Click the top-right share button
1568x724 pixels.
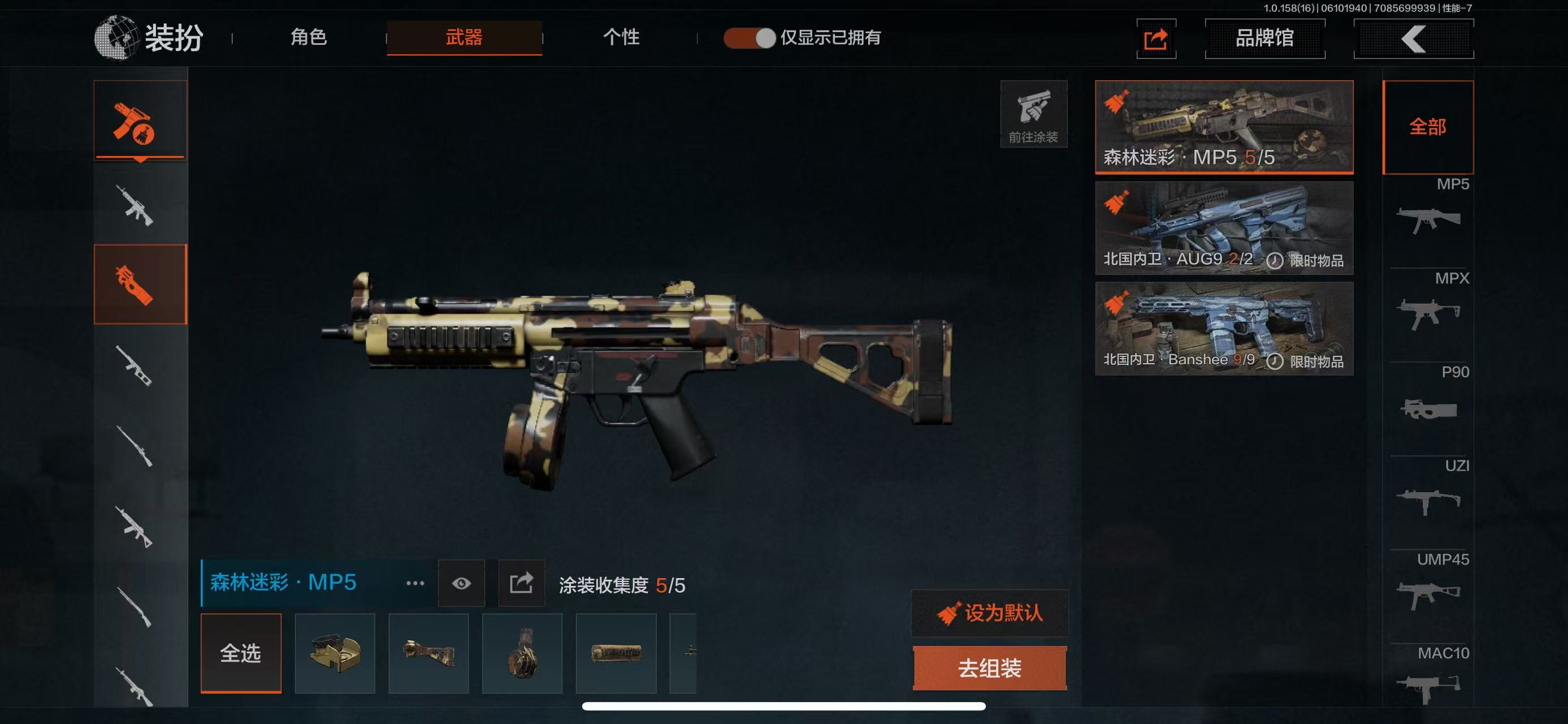click(x=1155, y=39)
